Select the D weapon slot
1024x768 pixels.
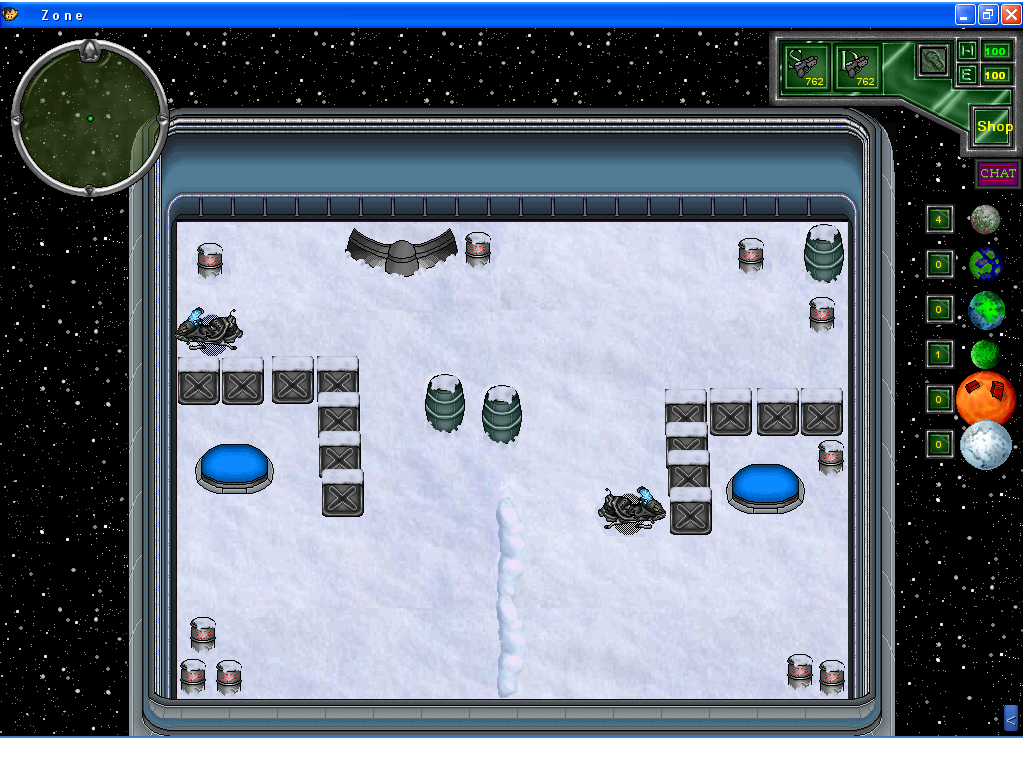click(857, 66)
